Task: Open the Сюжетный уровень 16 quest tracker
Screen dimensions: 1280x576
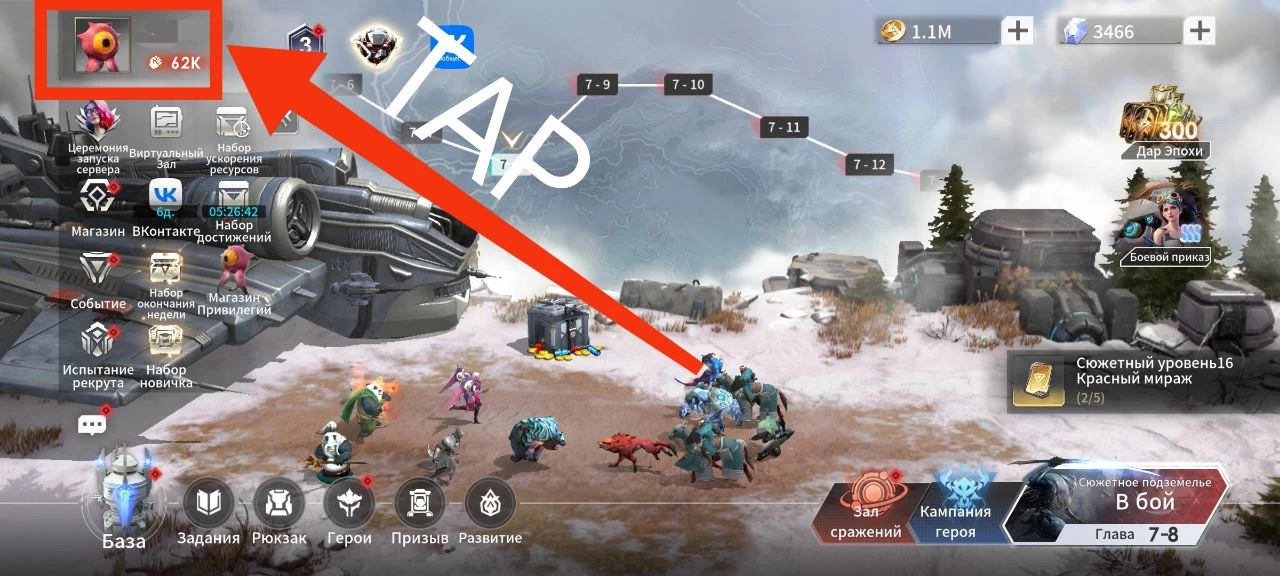Action: pyautogui.click(x=1140, y=381)
